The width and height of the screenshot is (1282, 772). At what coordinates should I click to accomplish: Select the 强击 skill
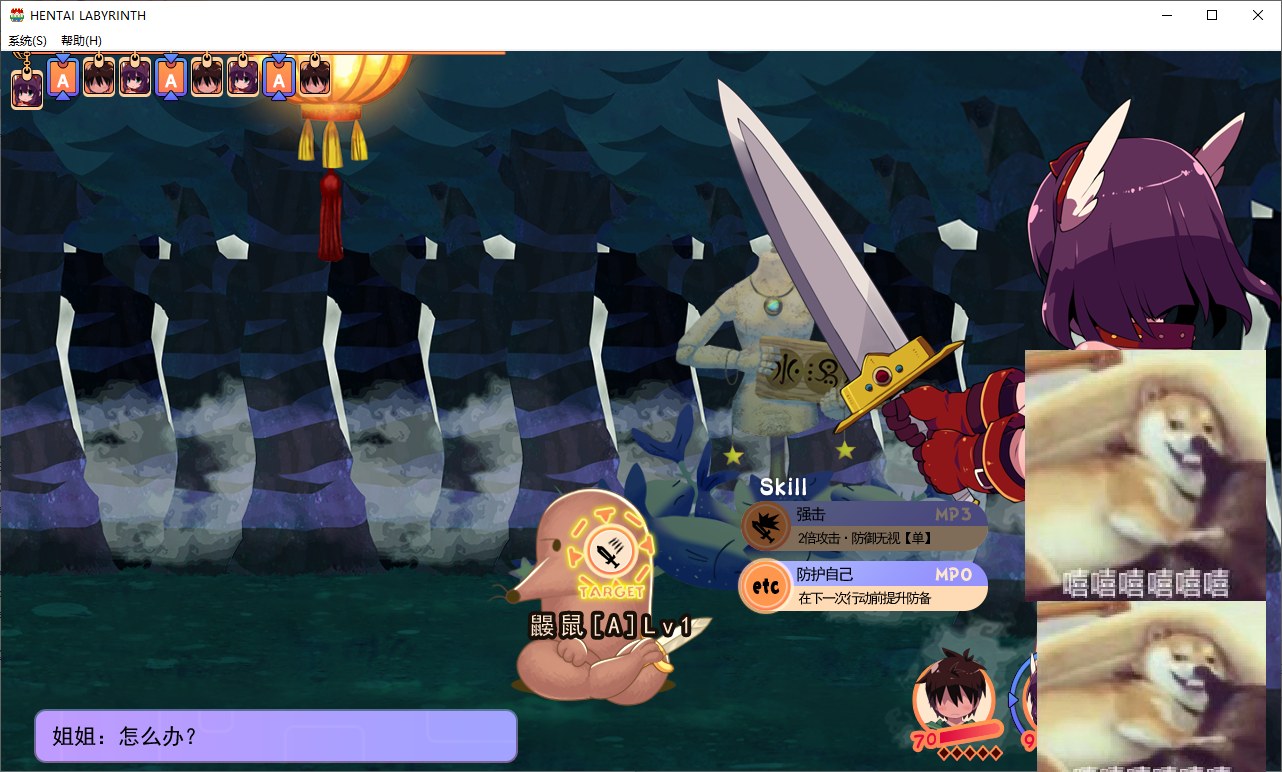[864, 526]
